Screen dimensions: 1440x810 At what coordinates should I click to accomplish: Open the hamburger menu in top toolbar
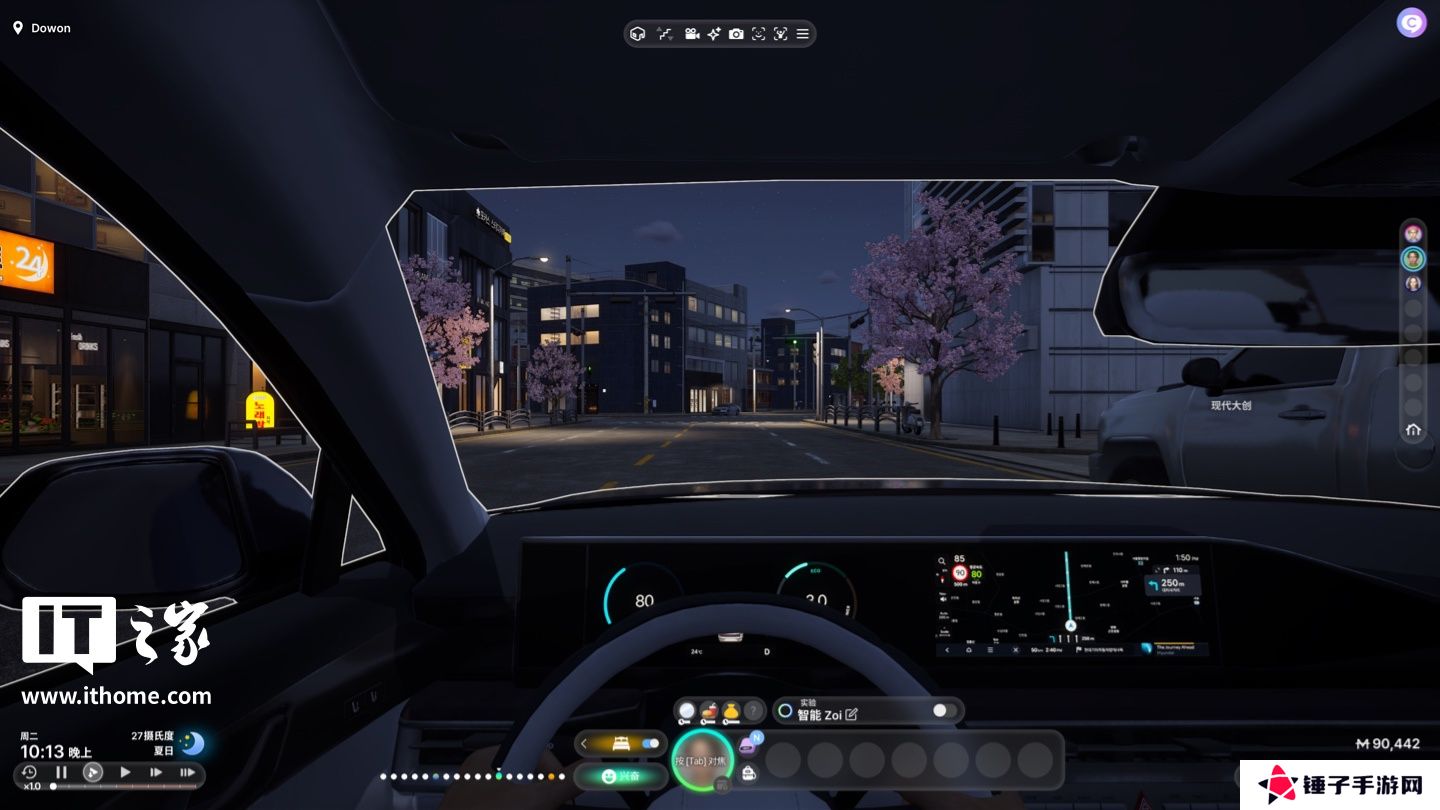pos(802,34)
